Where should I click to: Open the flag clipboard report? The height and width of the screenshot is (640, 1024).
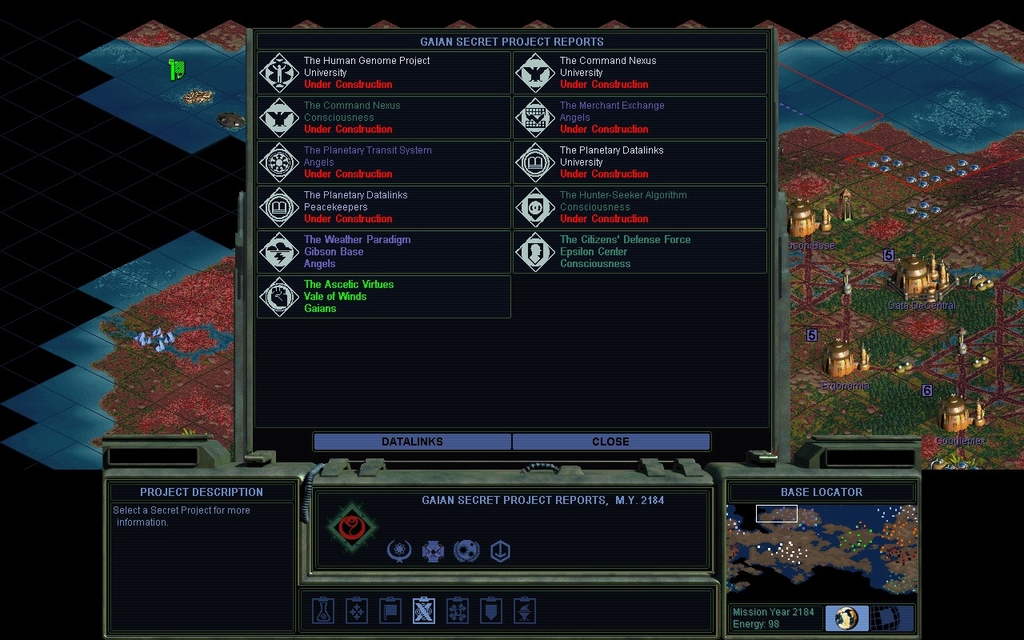coord(390,610)
